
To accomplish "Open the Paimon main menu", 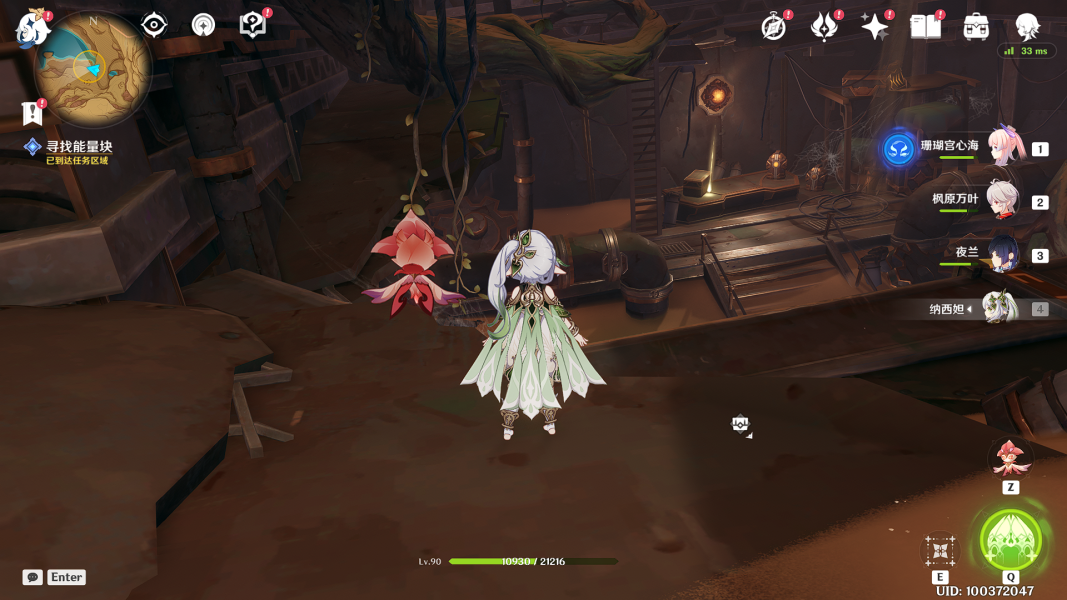I will 33,28.
